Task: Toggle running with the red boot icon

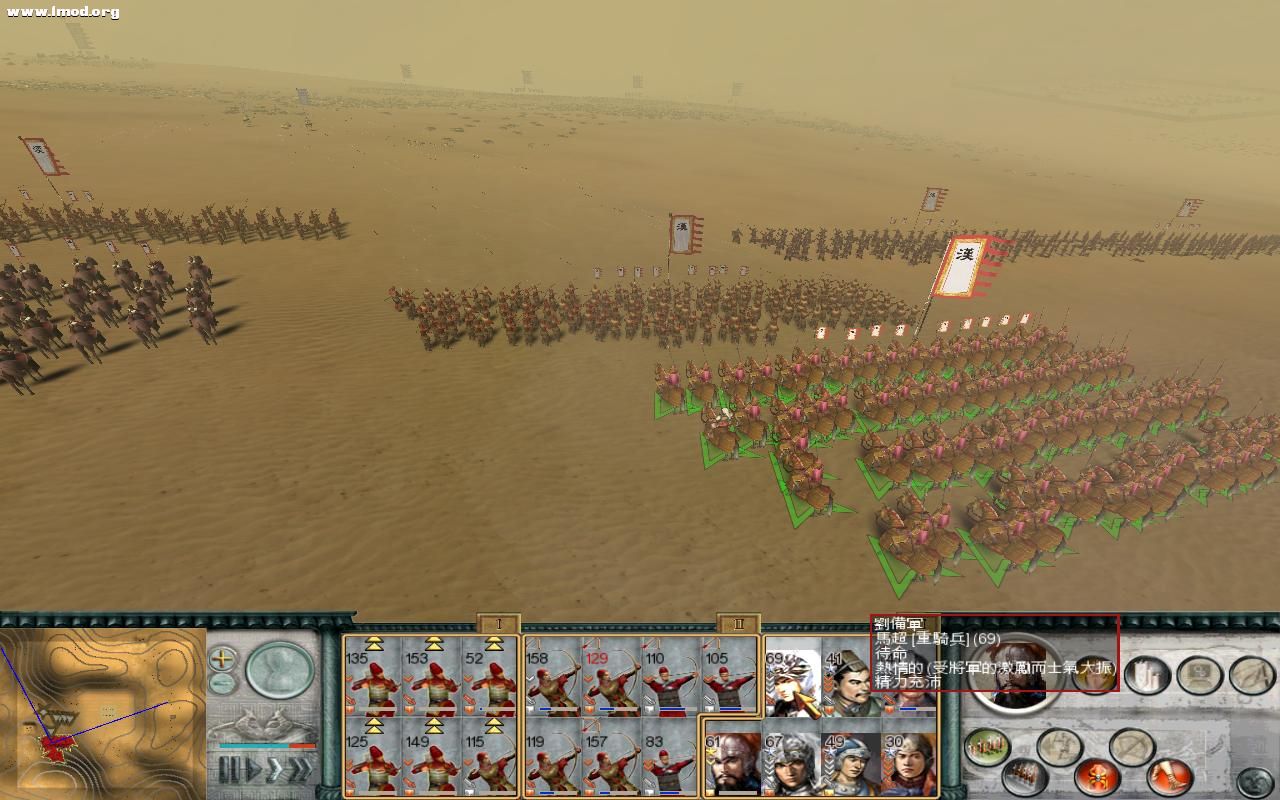Action: [1168, 775]
